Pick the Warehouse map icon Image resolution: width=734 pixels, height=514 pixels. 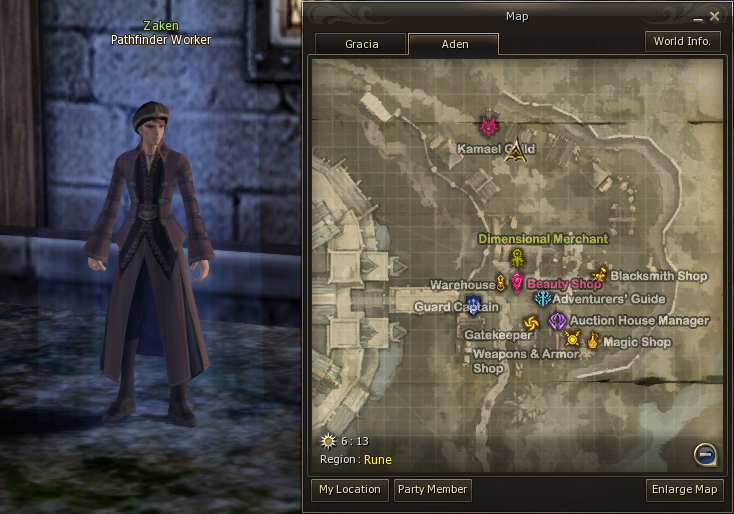[x=501, y=285]
